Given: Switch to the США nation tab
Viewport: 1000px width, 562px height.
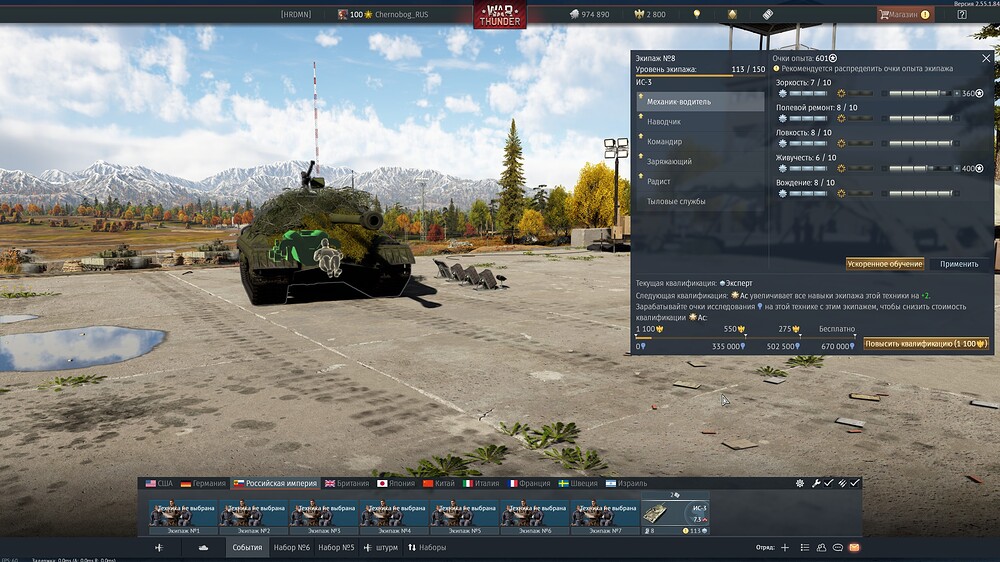Looking at the screenshot, I should [x=159, y=483].
